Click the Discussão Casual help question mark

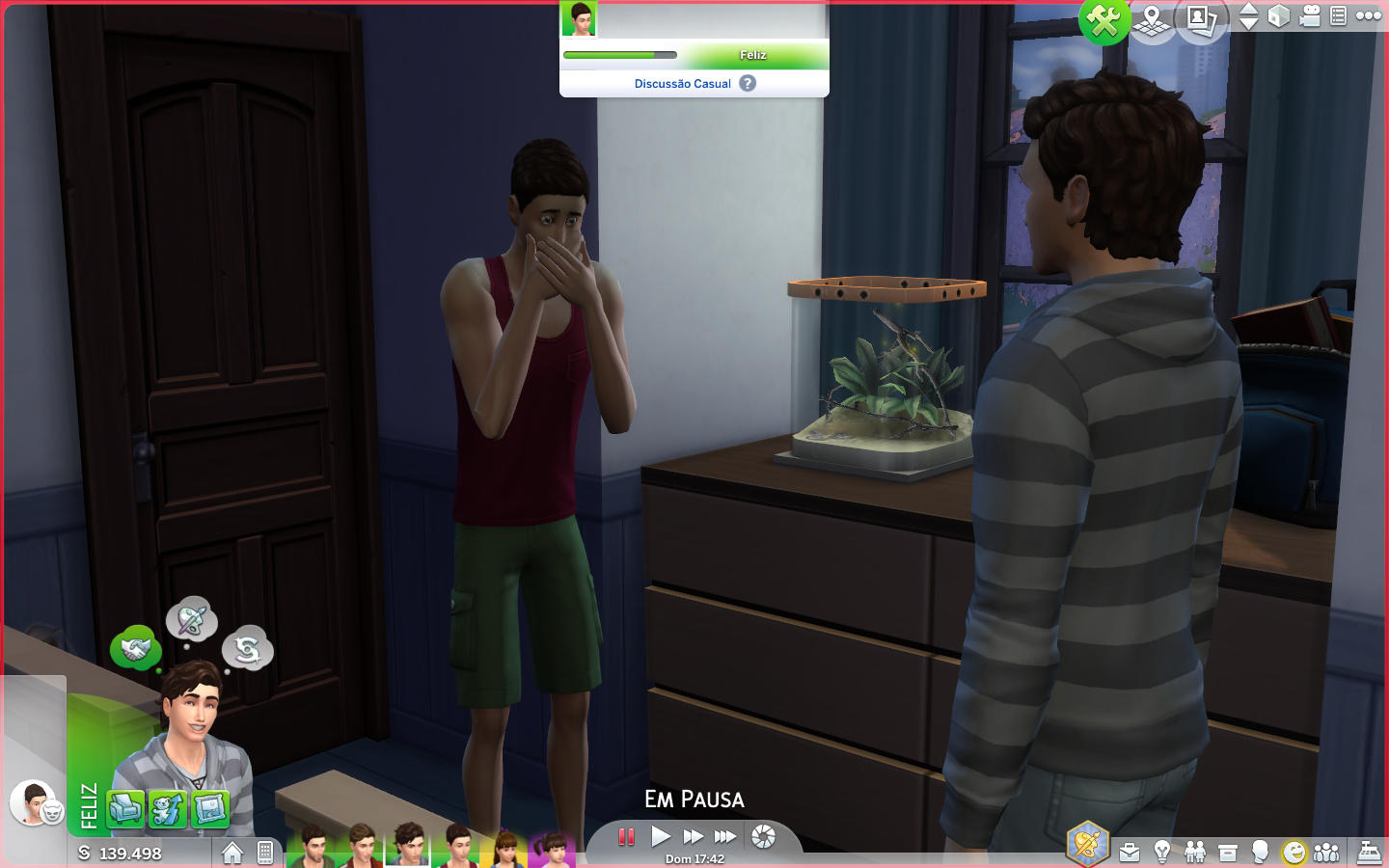pyautogui.click(x=748, y=84)
